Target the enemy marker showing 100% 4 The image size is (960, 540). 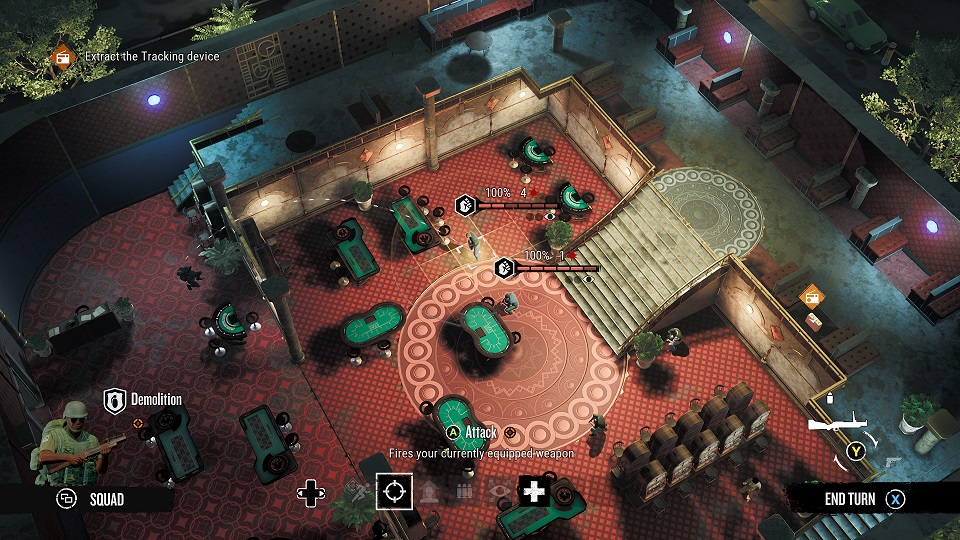(466, 205)
